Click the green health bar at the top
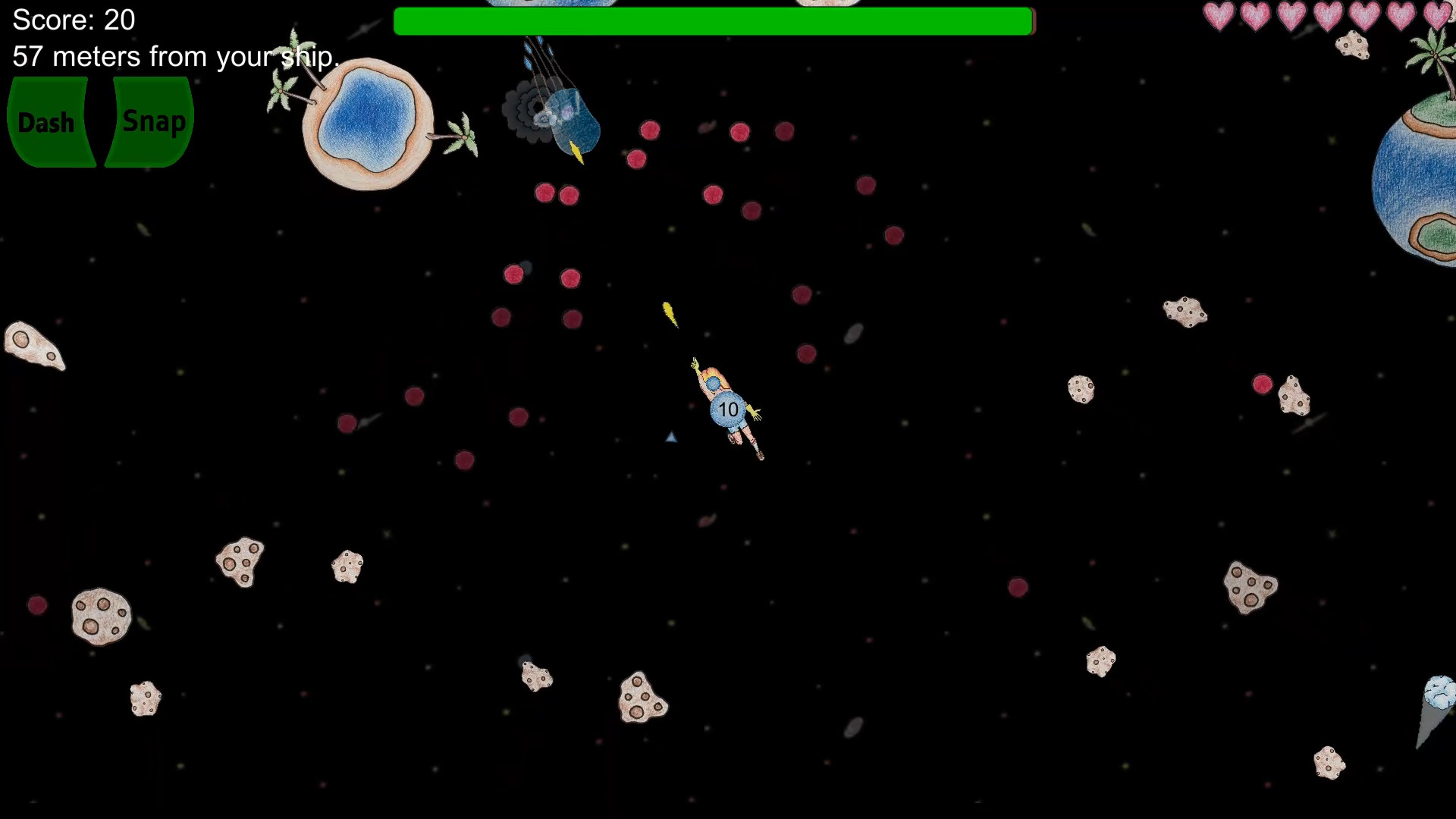 [713, 22]
